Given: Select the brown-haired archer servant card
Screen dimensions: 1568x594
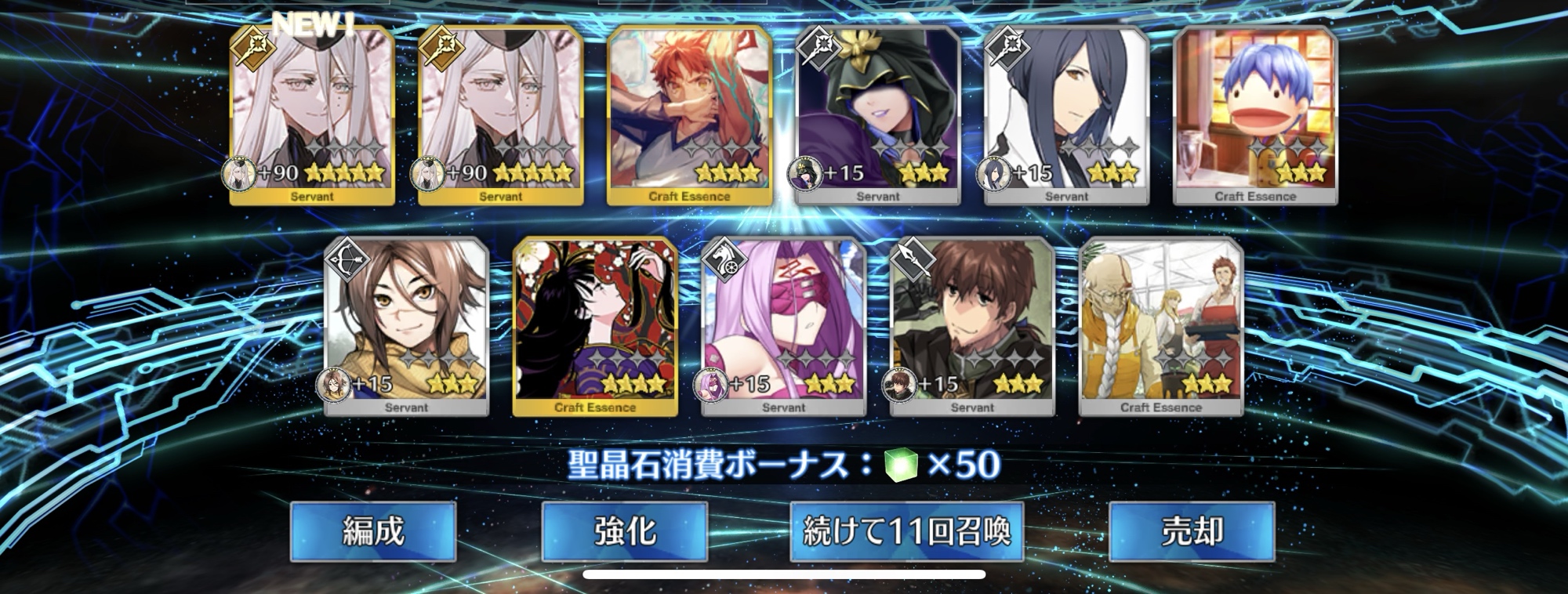Looking at the screenshot, I should tap(406, 326).
